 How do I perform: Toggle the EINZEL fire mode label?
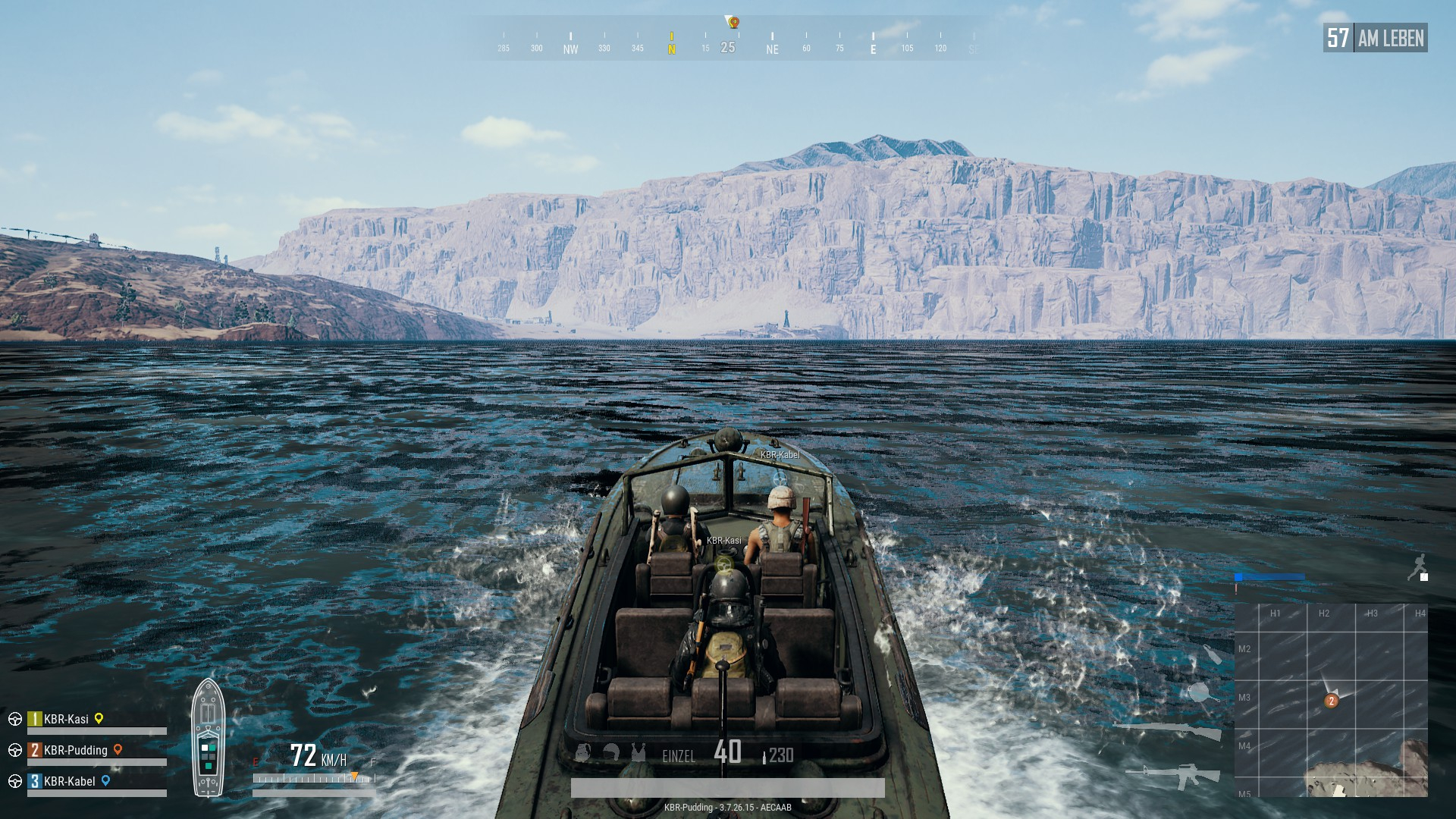coord(679,756)
